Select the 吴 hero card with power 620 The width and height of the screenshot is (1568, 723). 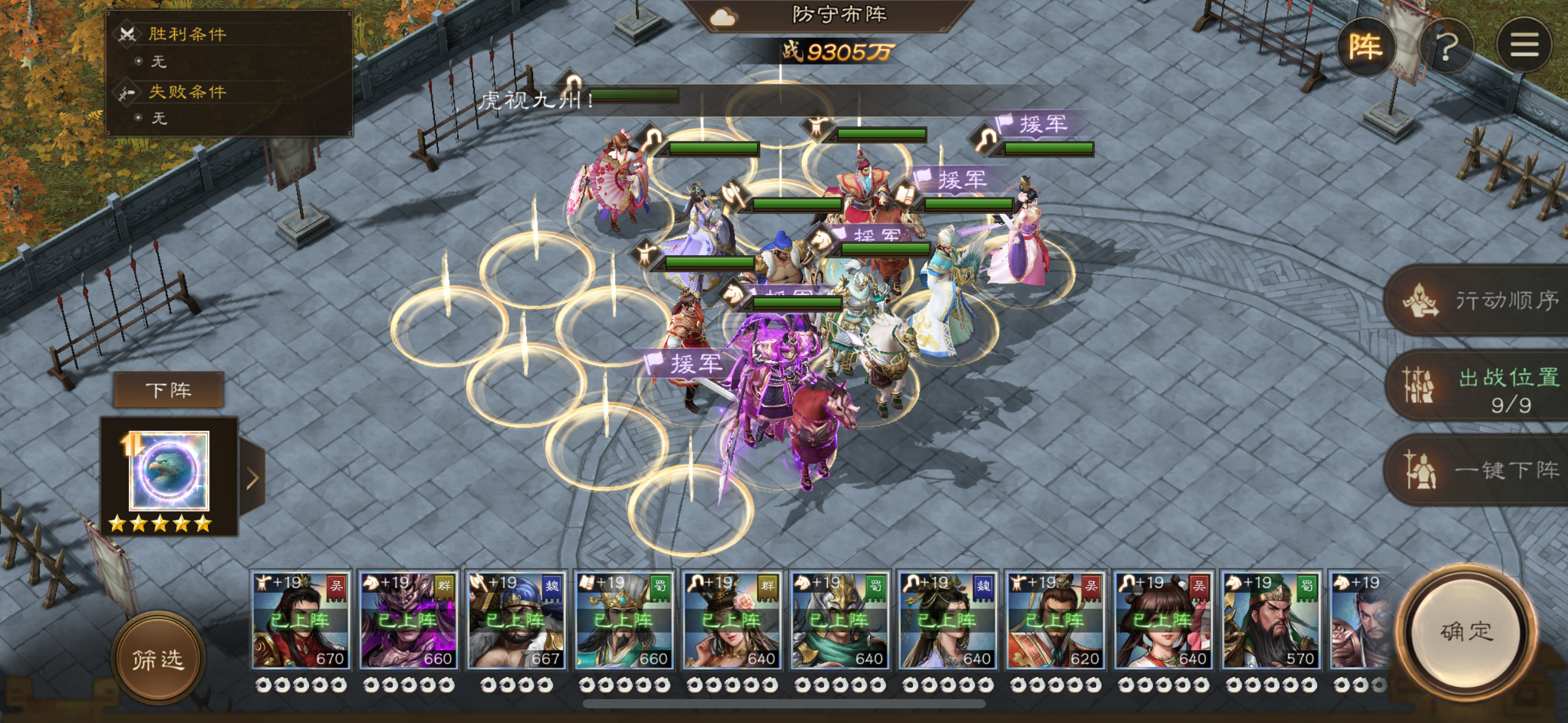point(1055,621)
